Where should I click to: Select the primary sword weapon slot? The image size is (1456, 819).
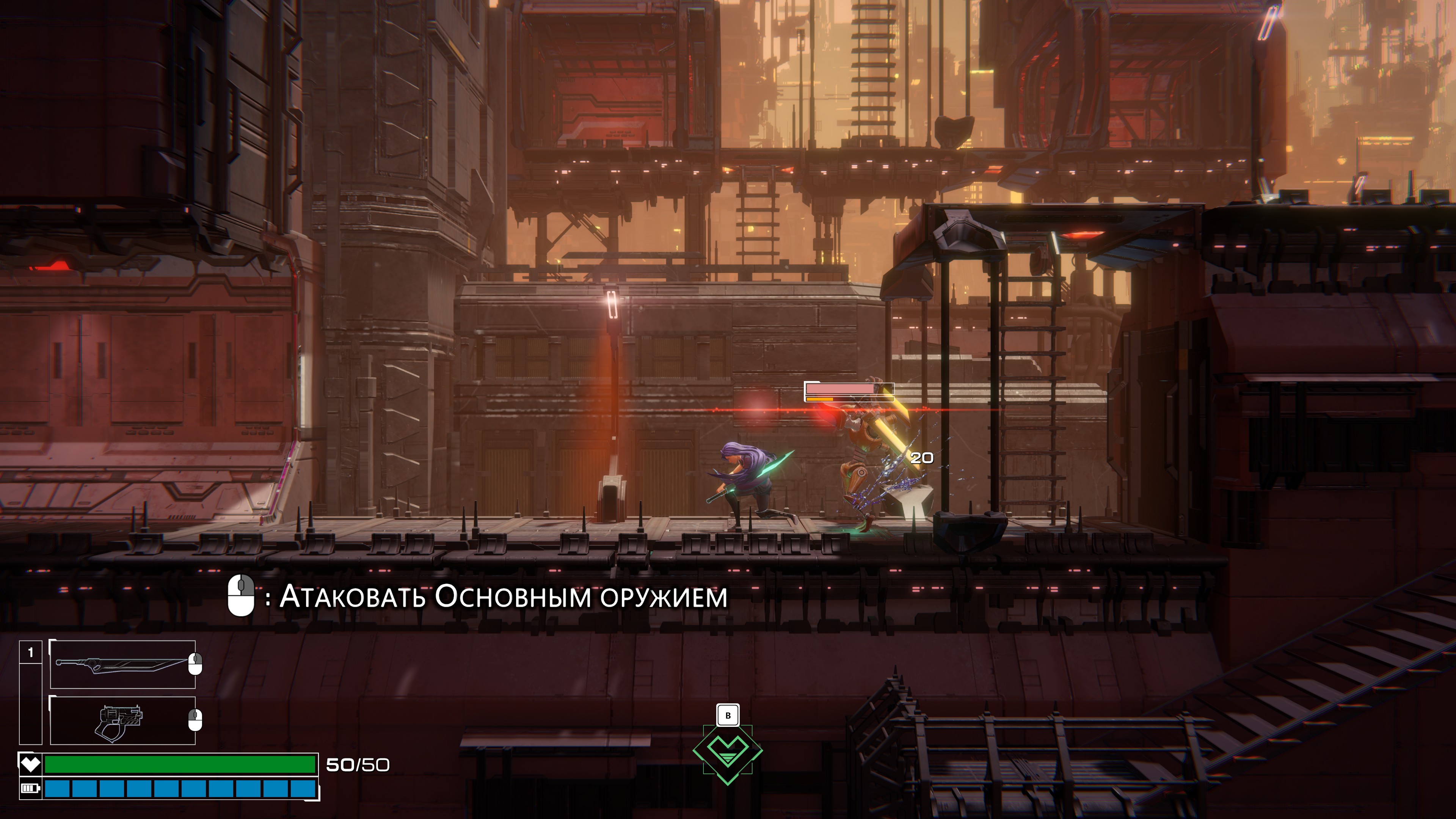tap(122, 664)
